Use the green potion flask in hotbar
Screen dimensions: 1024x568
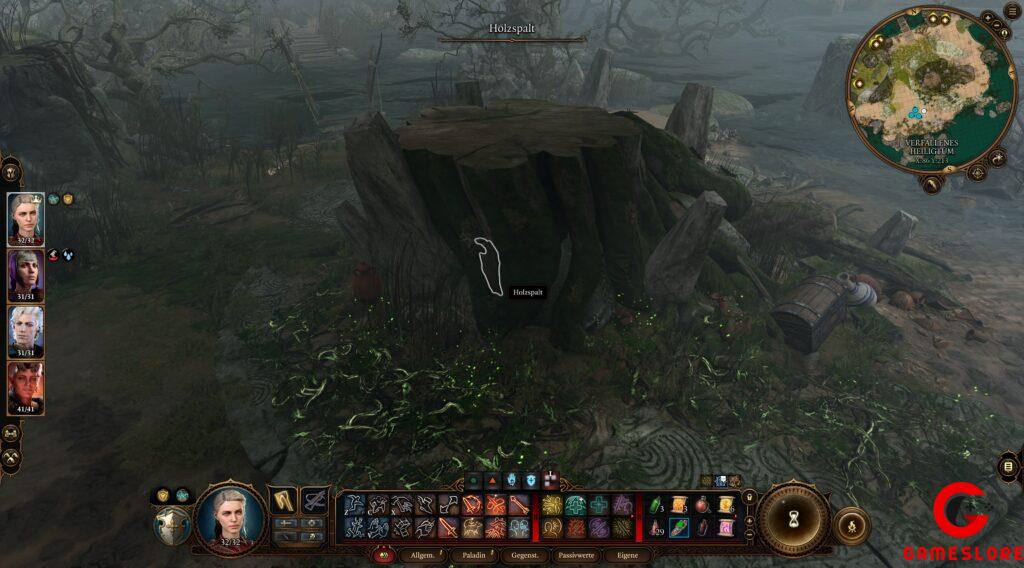[x=656, y=503]
